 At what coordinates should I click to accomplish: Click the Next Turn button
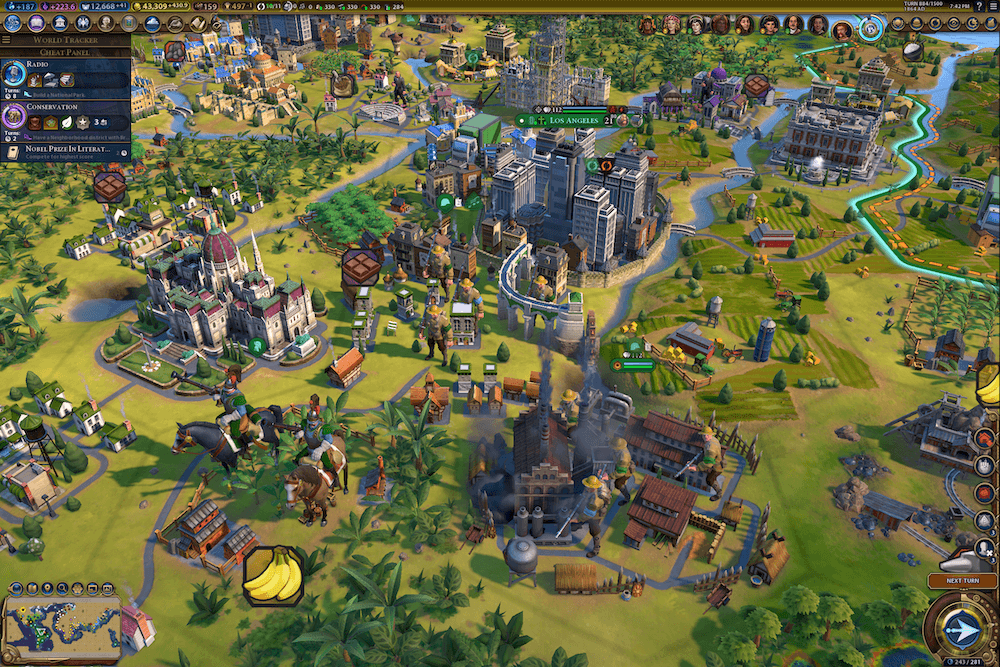click(960, 581)
